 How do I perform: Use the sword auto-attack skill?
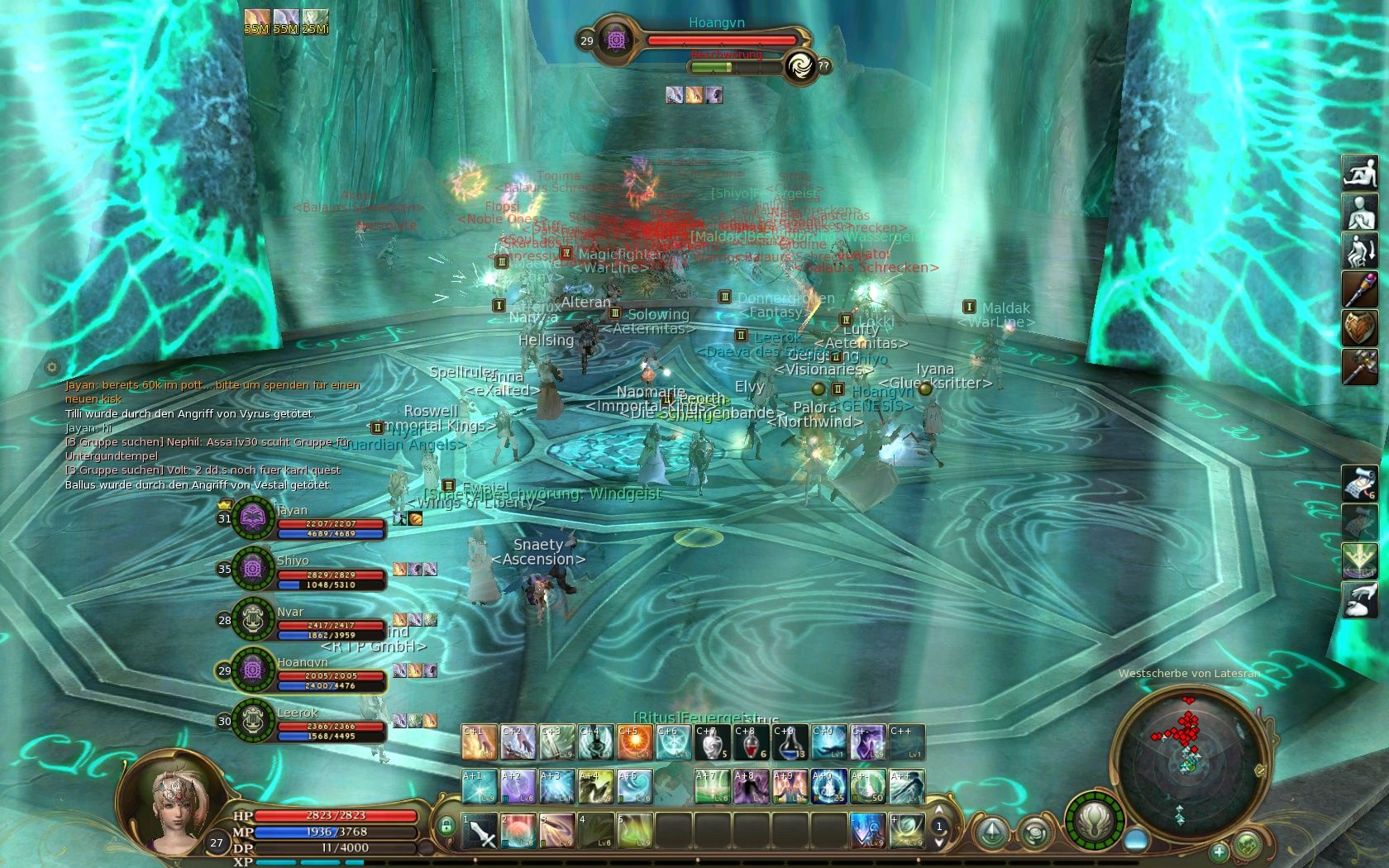[479, 831]
